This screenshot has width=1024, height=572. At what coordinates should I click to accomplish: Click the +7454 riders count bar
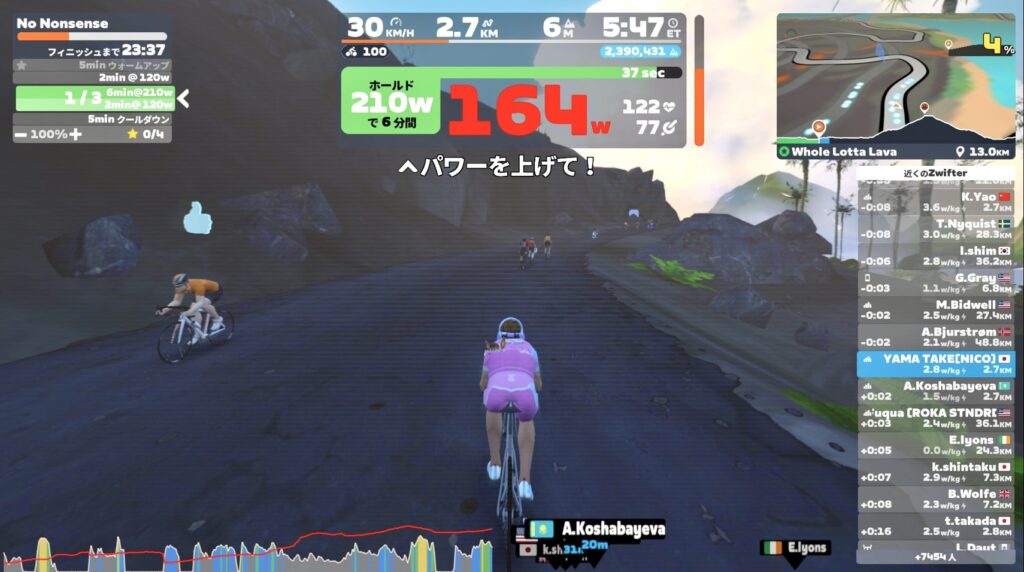click(935, 556)
